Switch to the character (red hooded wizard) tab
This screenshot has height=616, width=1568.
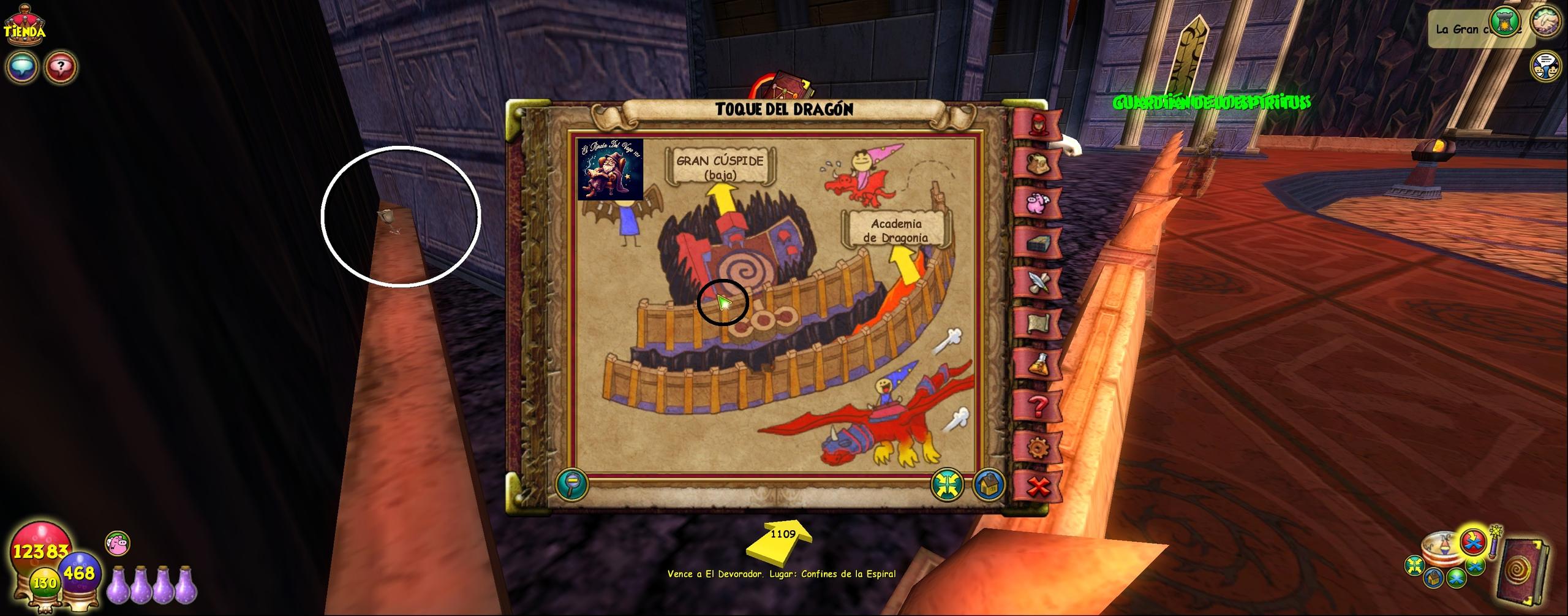pos(1038,124)
